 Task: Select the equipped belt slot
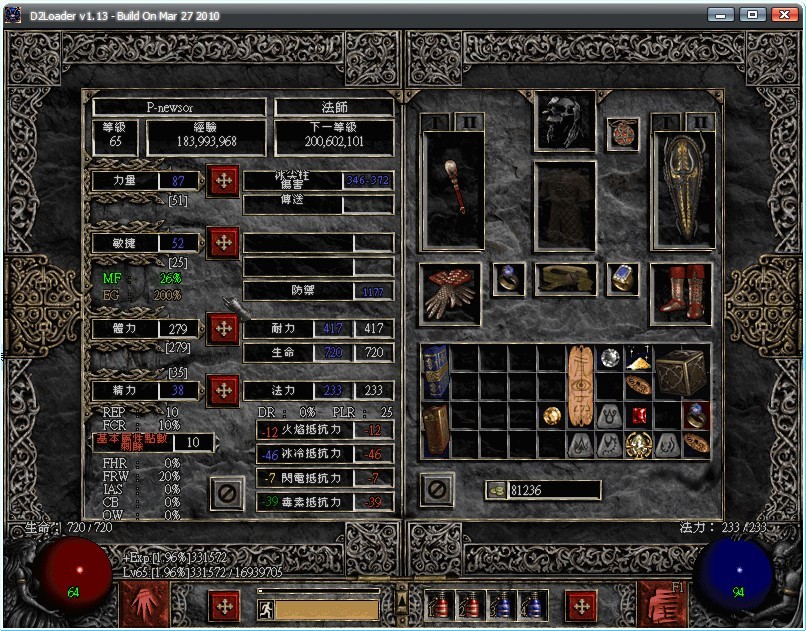tap(566, 279)
